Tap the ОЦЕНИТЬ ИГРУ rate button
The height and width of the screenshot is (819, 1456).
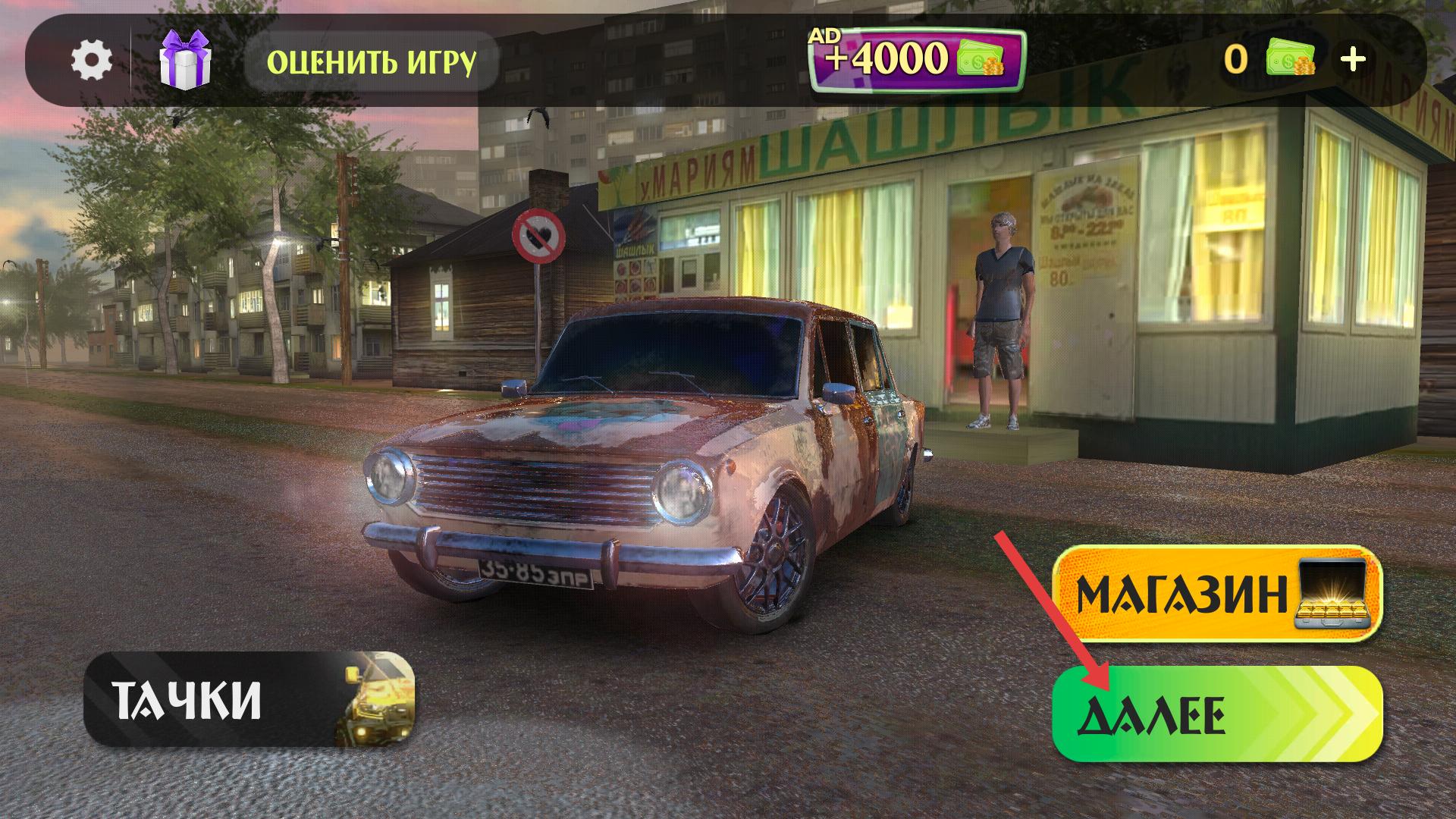tap(372, 61)
